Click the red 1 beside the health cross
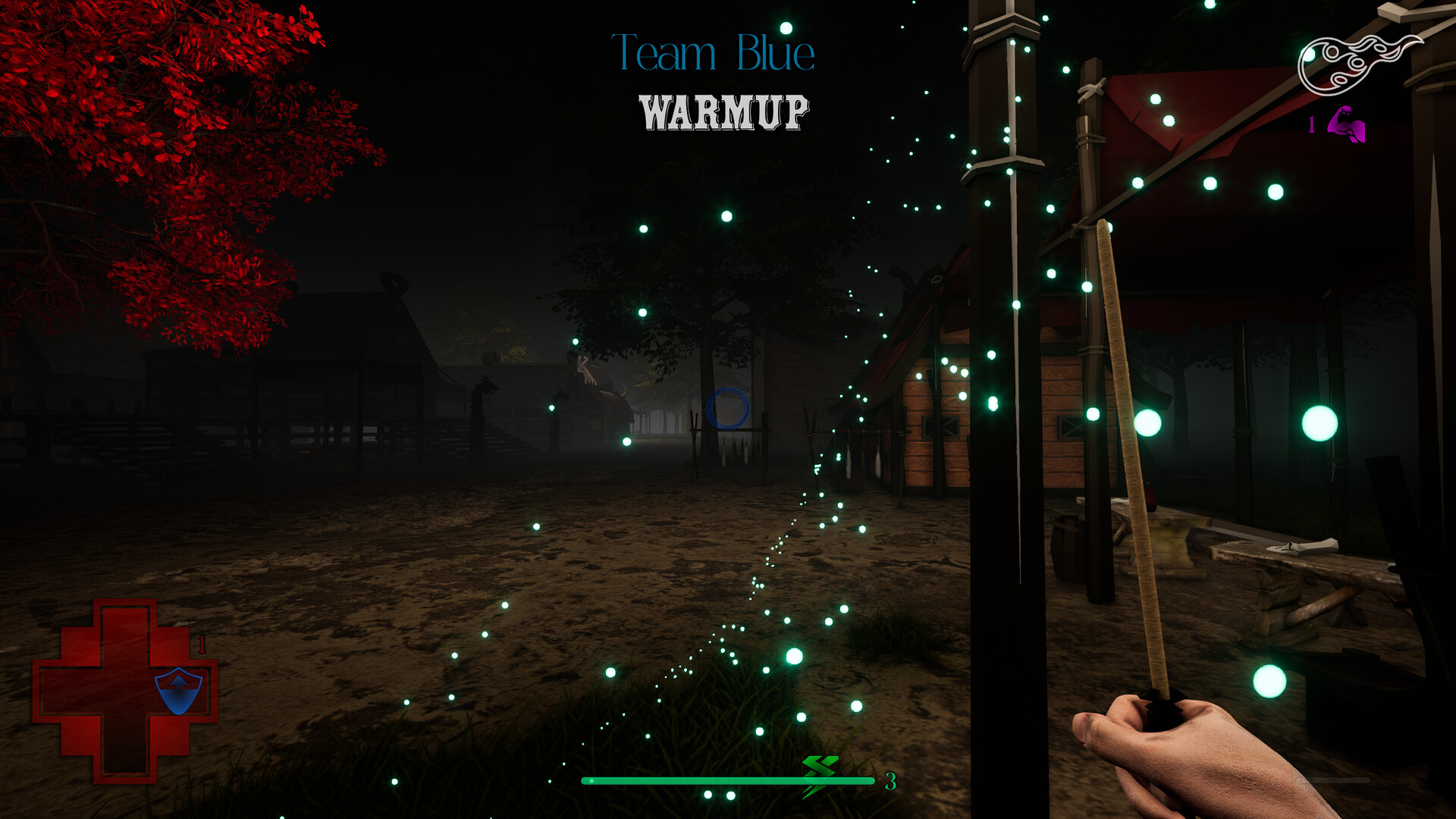Screen dimensions: 1456x819 (x=202, y=645)
